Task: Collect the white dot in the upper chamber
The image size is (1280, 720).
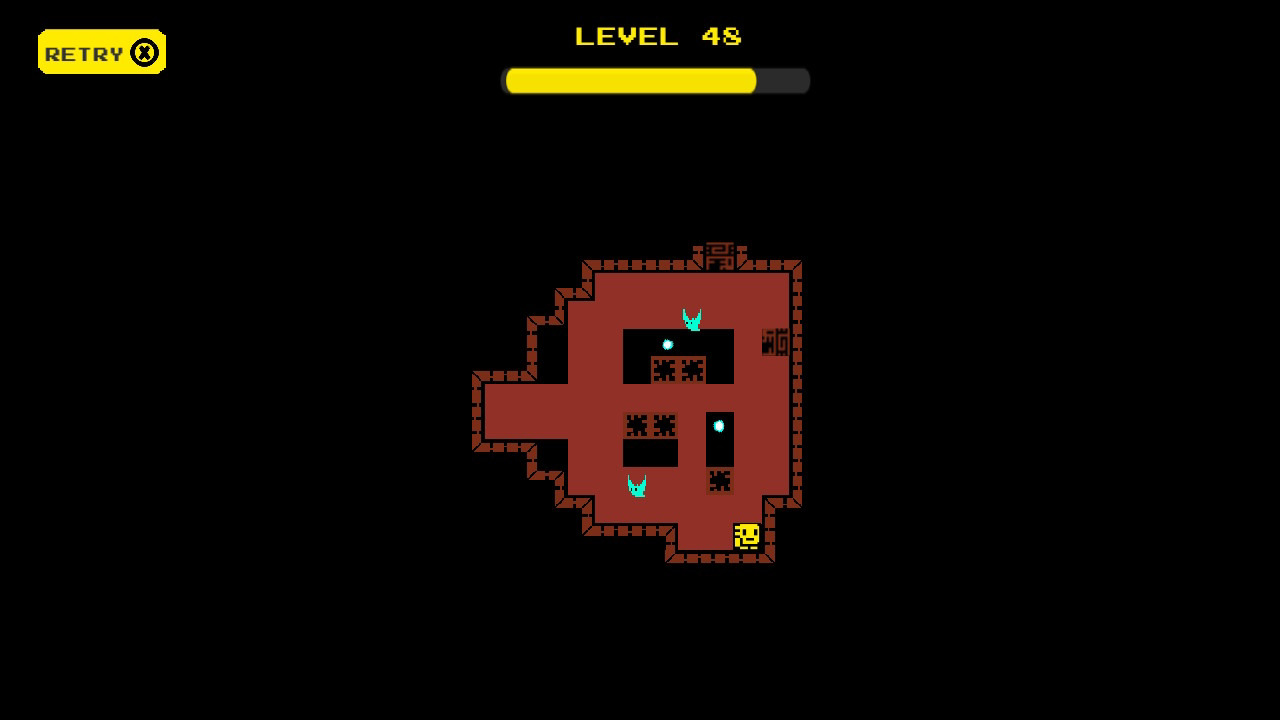Action: pyautogui.click(x=667, y=344)
